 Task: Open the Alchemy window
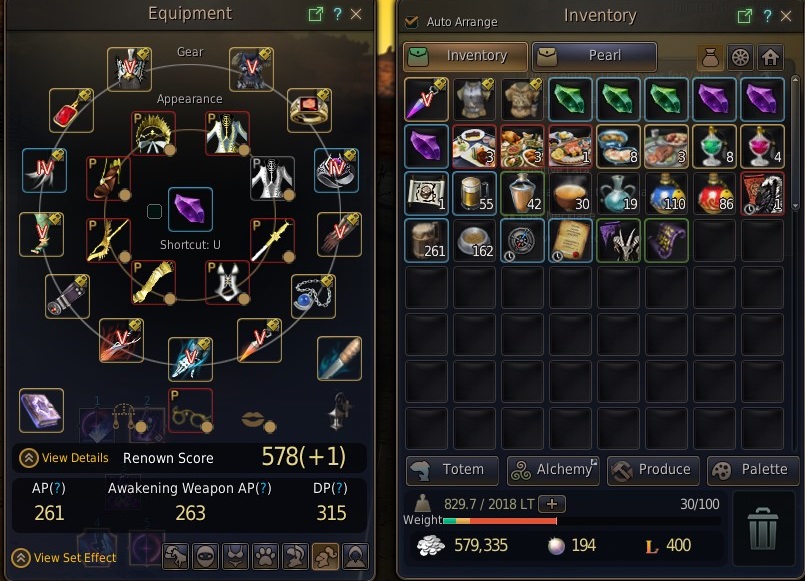tap(553, 469)
